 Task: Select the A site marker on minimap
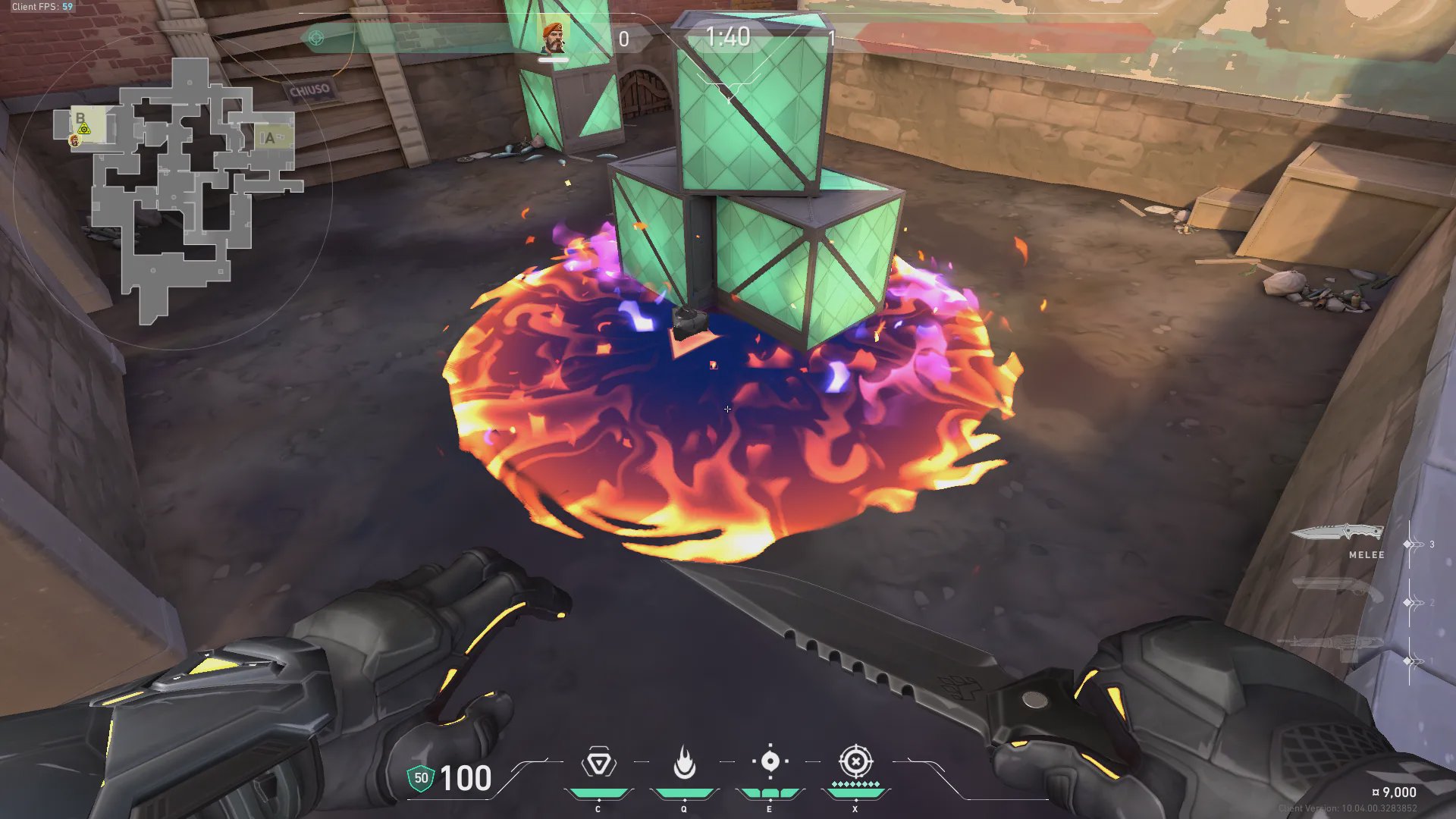click(x=269, y=138)
